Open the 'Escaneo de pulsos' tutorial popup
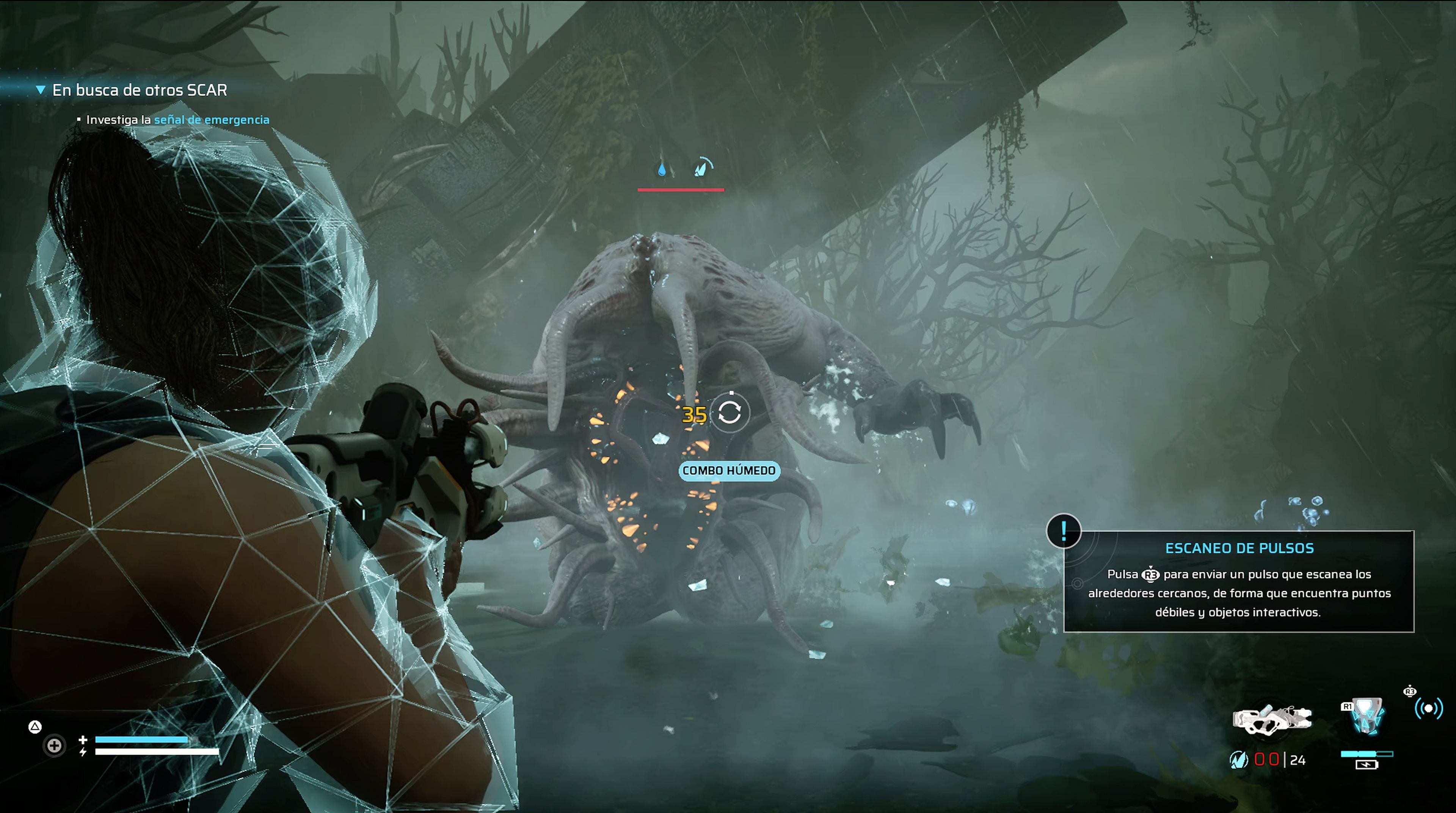 pos(1238,581)
